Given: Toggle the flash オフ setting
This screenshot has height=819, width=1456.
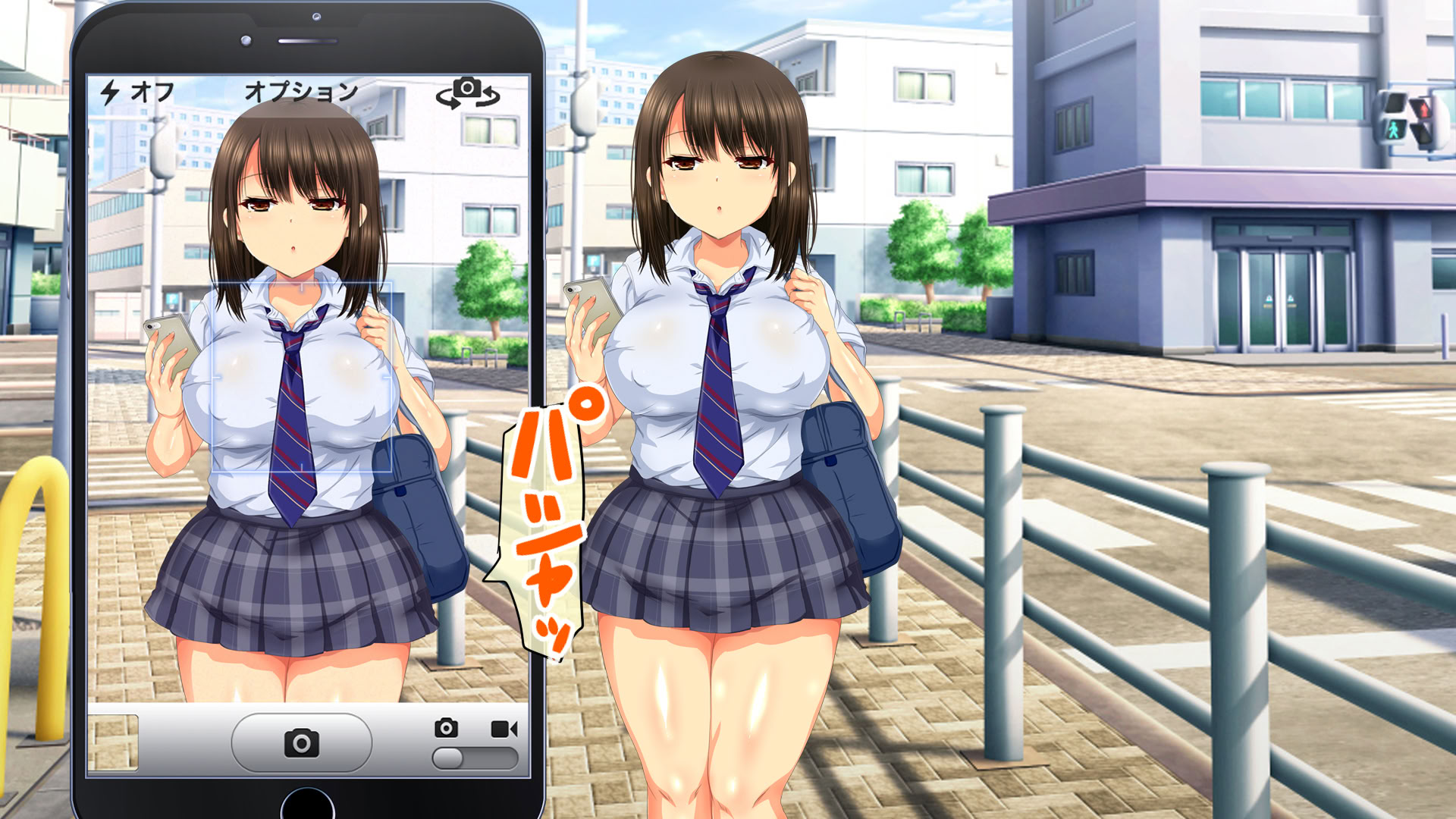Looking at the screenshot, I should coord(138,93).
